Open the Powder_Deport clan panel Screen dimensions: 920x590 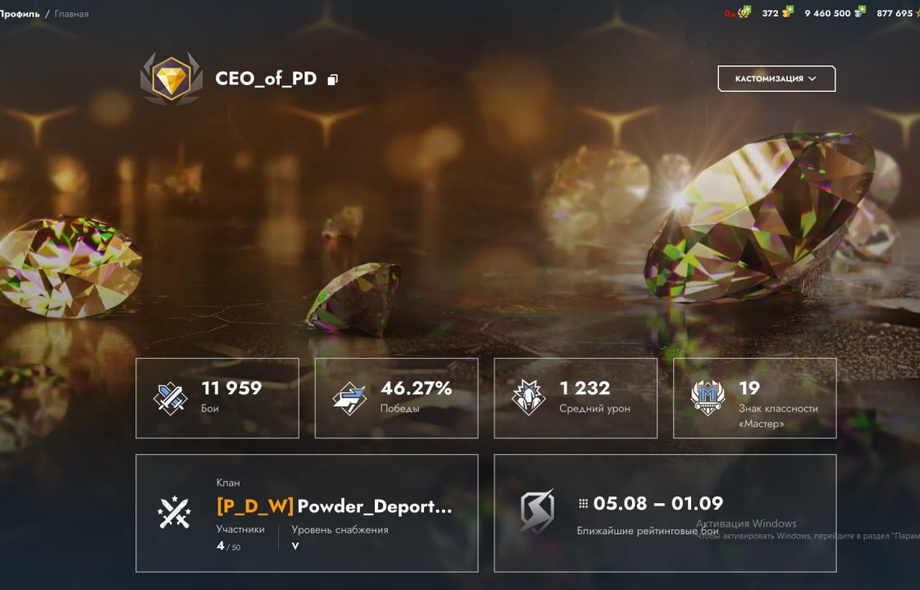click(306, 513)
